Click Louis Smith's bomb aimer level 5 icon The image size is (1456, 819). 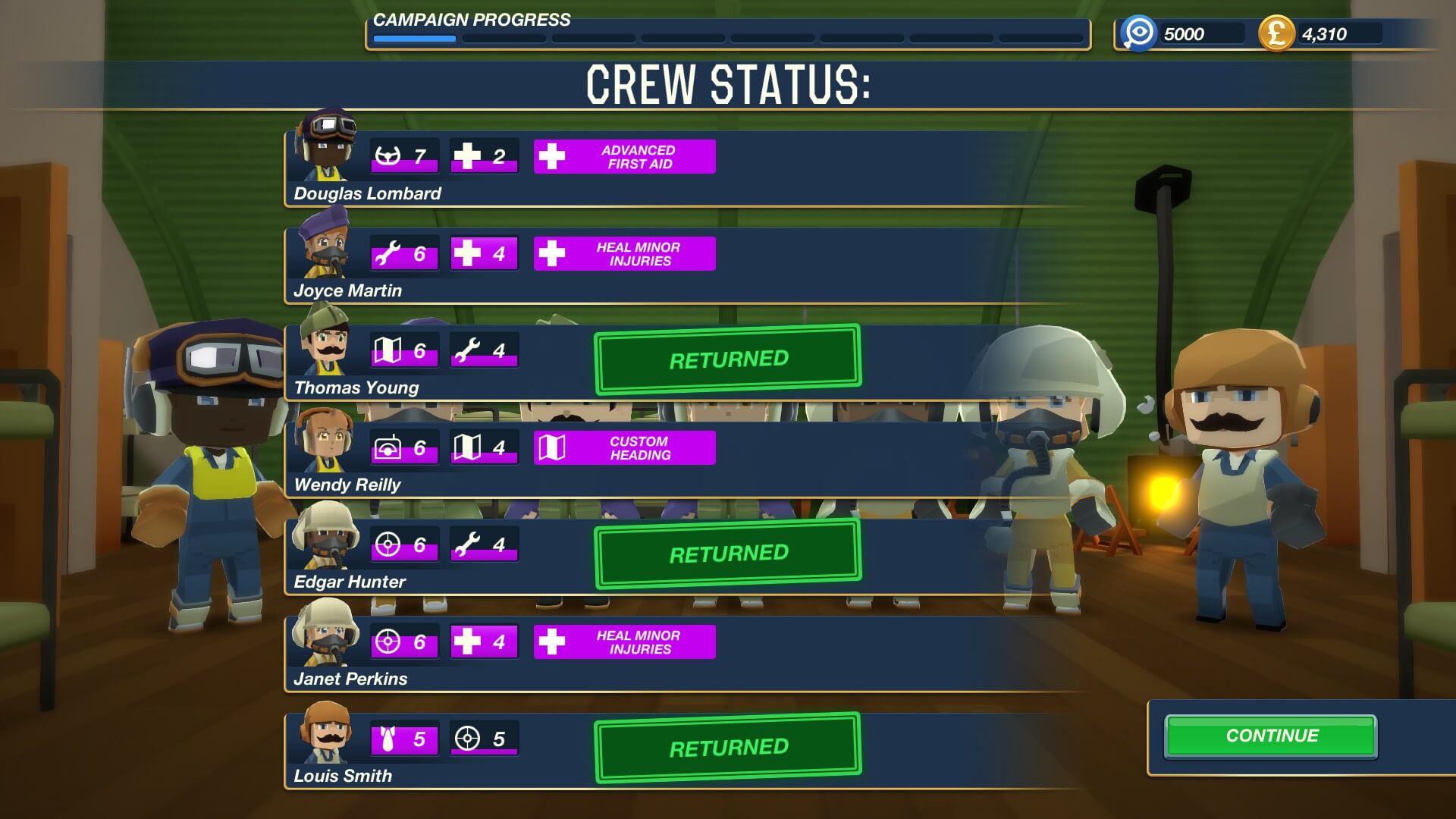(404, 739)
